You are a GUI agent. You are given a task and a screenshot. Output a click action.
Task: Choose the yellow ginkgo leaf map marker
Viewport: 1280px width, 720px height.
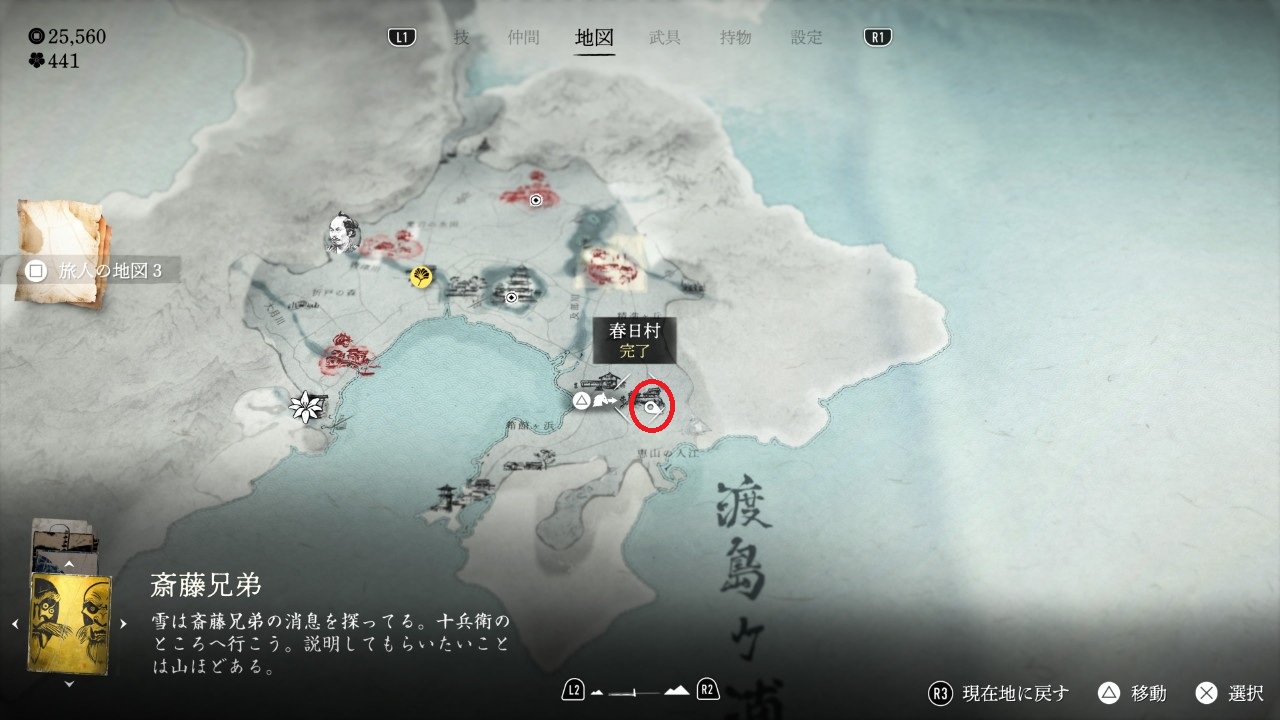pyautogui.click(x=421, y=276)
